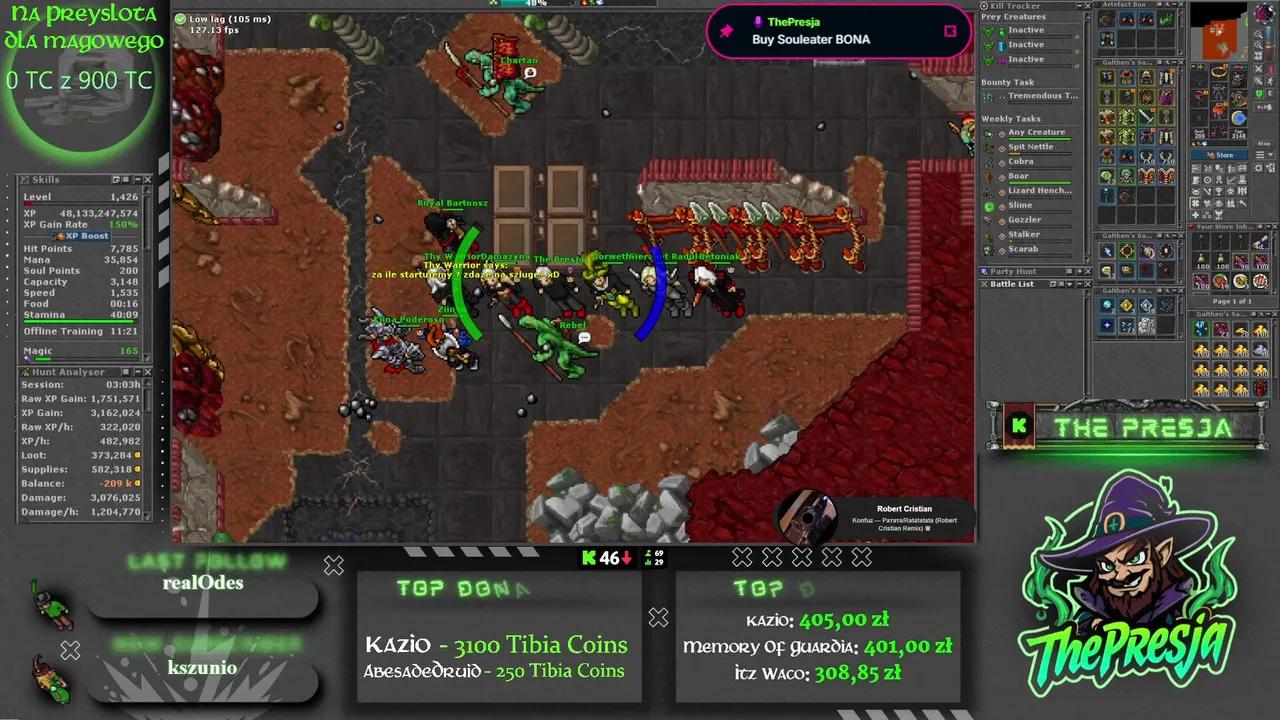This screenshot has height=720, width=1280.
Task: Enable the Spit Nettle task tracker toggle
Action: (x=1001, y=147)
